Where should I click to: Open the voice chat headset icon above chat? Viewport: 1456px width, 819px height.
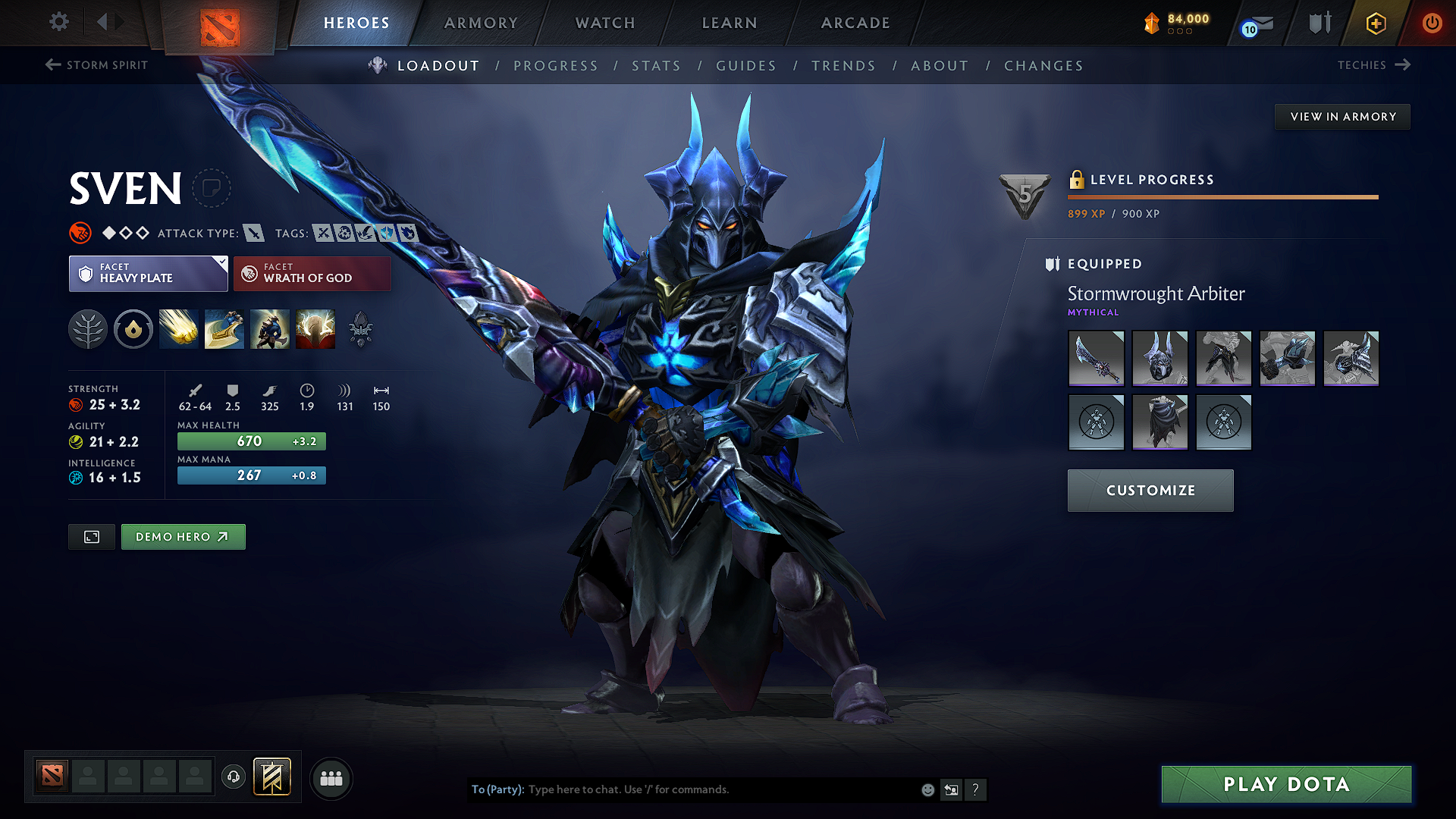(233, 777)
